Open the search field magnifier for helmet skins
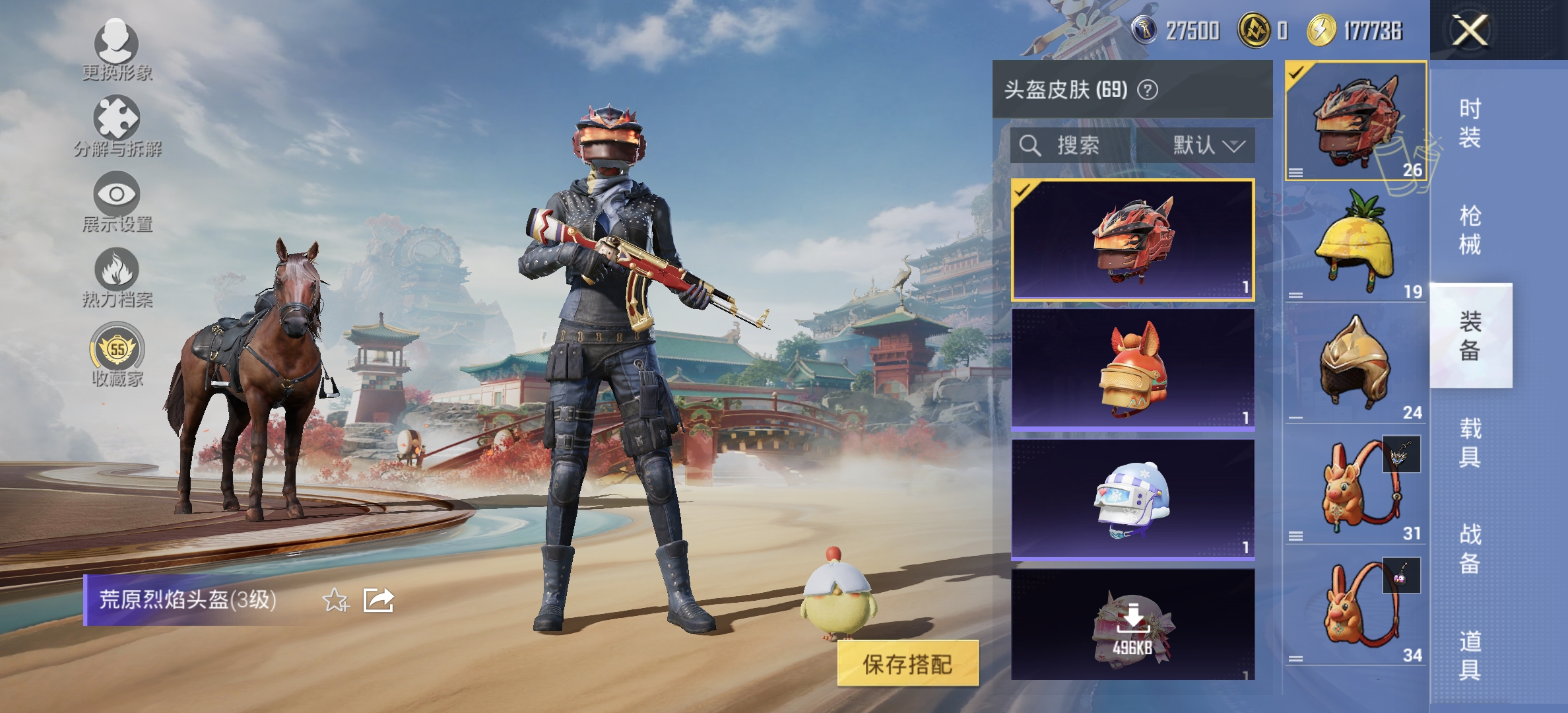Viewport: 1568px width, 713px height. (x=1029, y=146)
